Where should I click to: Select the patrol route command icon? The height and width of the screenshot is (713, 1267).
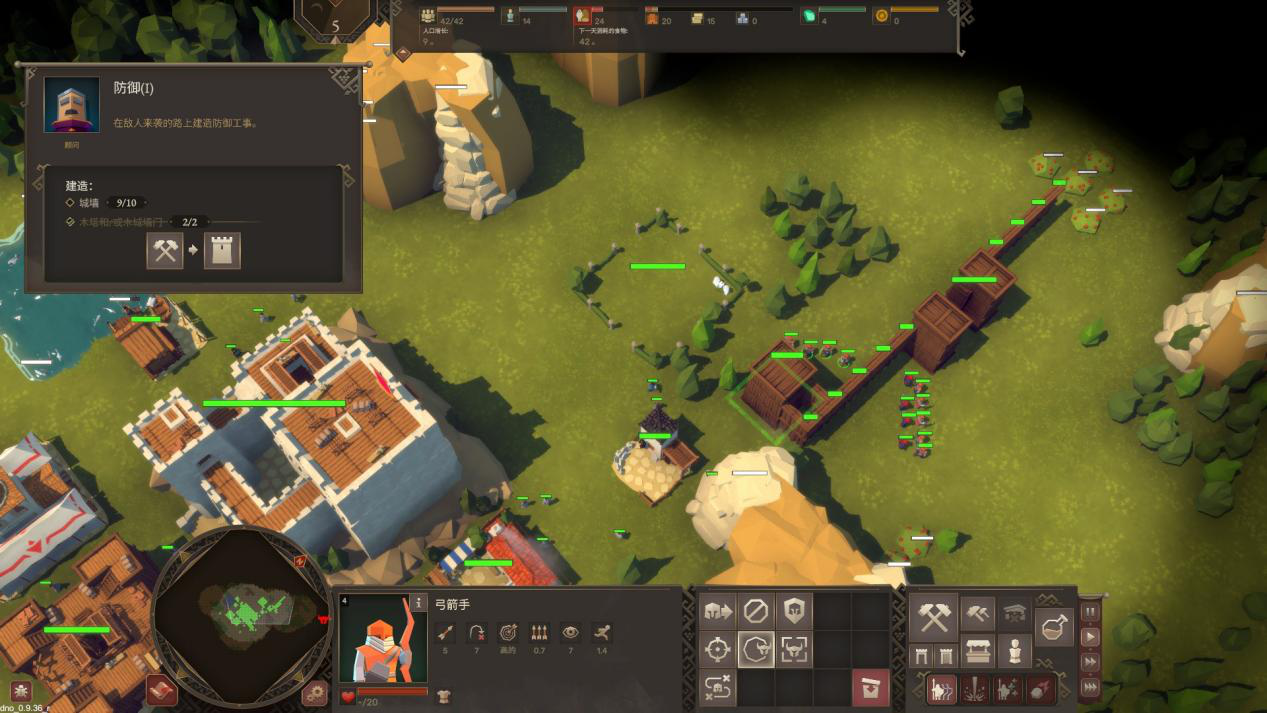pos(717,688)
